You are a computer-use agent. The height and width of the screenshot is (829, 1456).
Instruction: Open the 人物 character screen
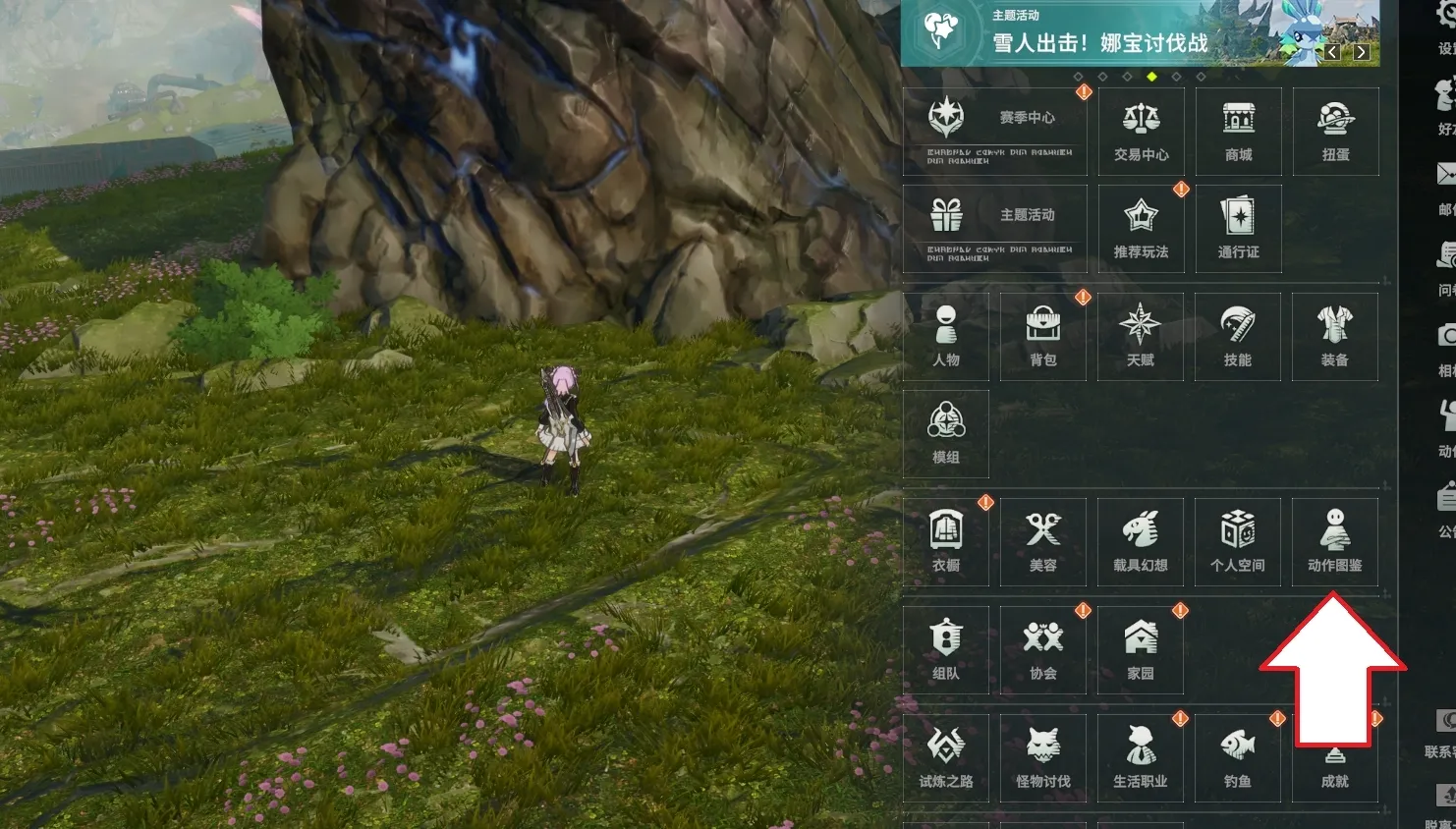click(945, 337)
